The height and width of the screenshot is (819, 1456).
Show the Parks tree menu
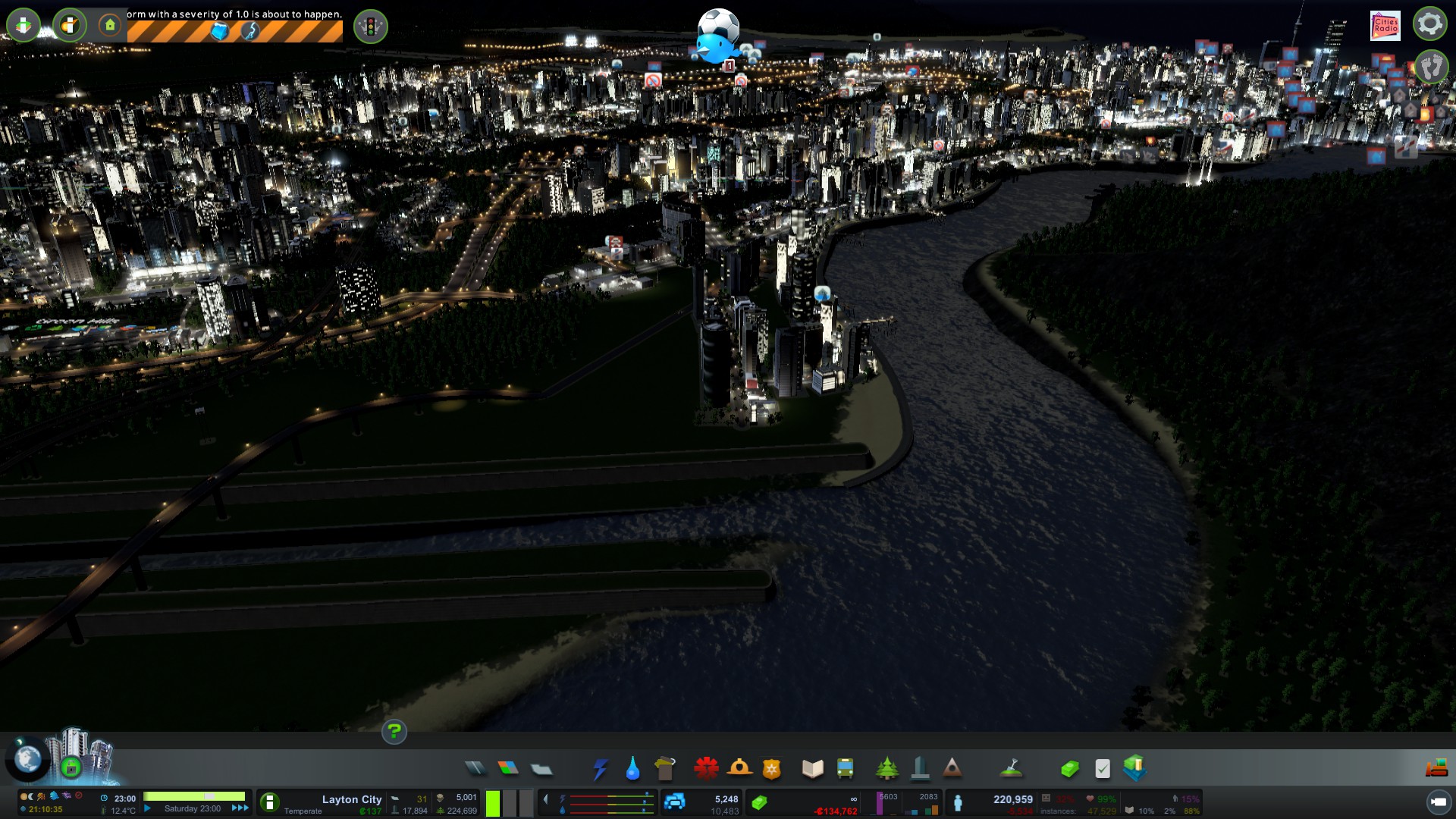click(x=886, y=769)
